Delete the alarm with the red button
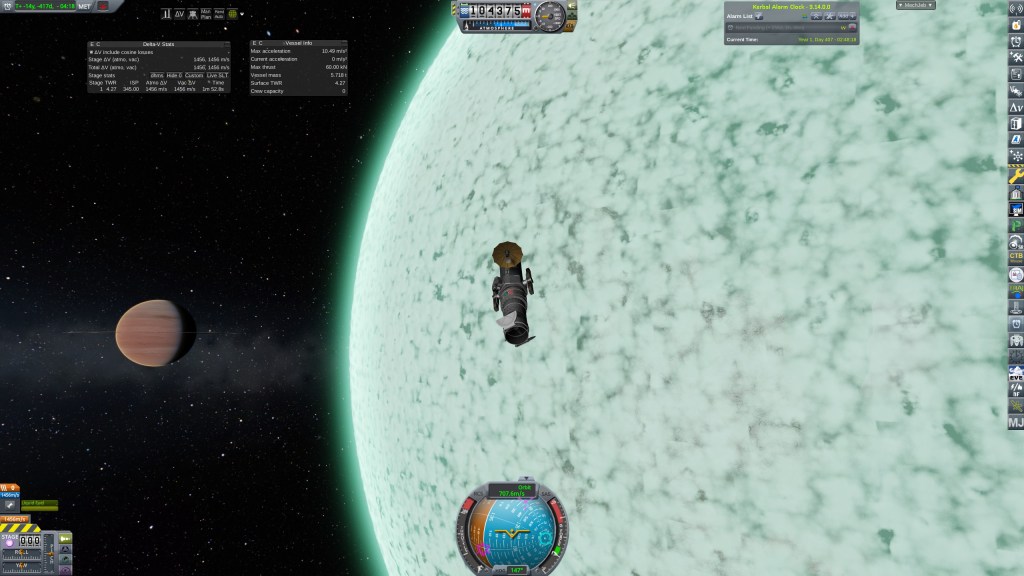The width and height of the screenshot is (1024, 576). [853, 28]
